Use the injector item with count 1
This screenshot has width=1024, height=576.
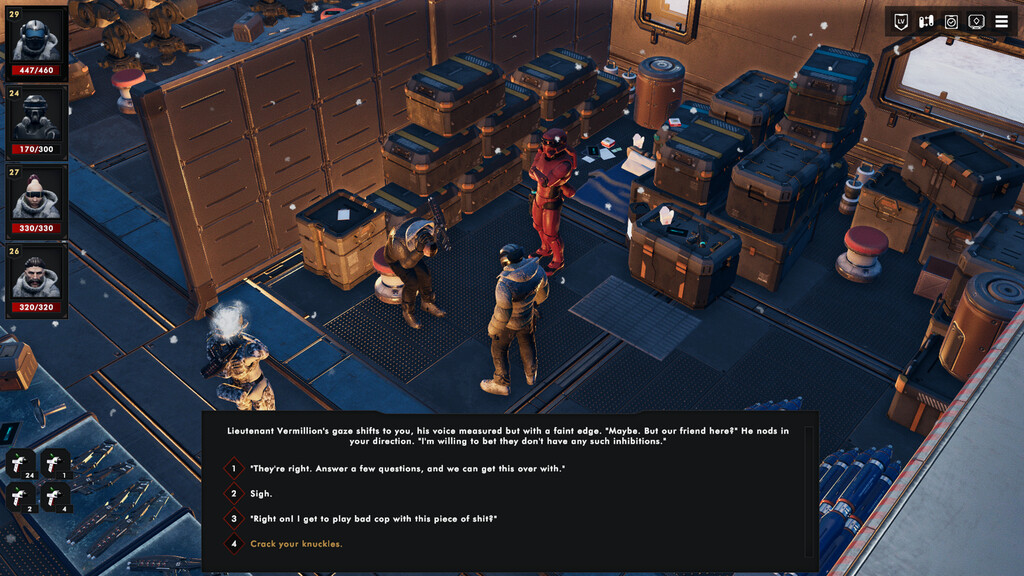(x=55, y=463)
